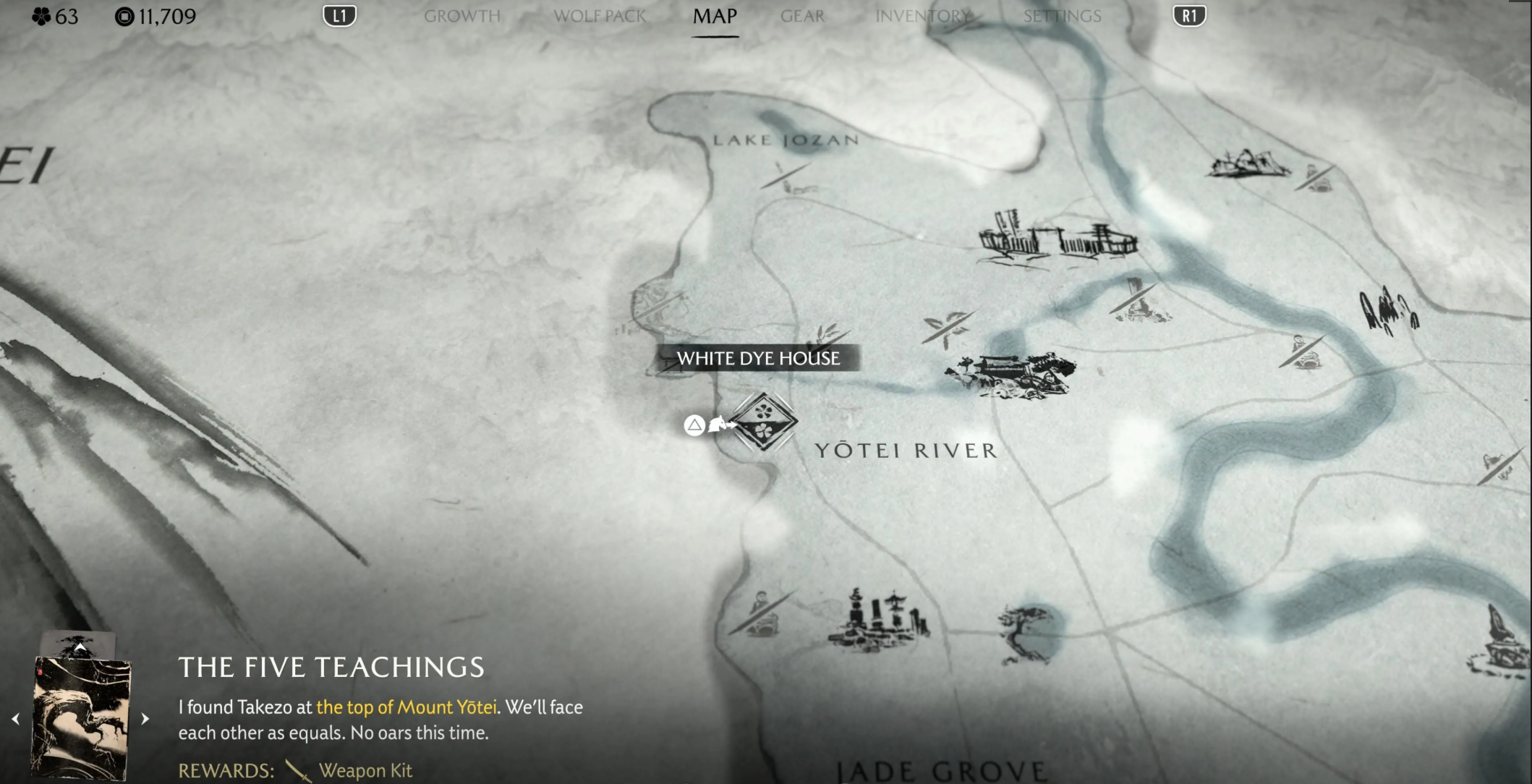Screen dimensions: 1532x784
Task: Switch to the Growth tab
Action: pyautogui.click(x=461, y=16)
